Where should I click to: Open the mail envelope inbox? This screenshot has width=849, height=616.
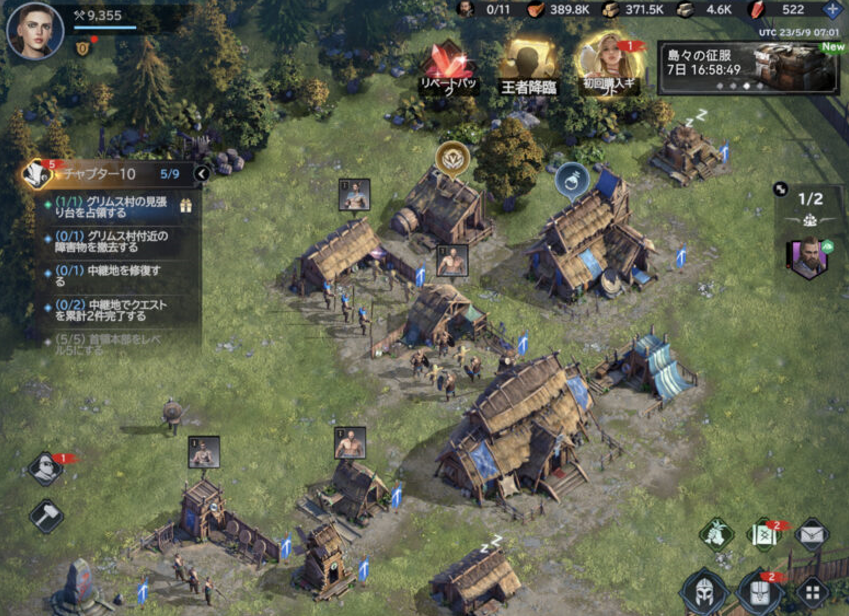tap(811, 536)
